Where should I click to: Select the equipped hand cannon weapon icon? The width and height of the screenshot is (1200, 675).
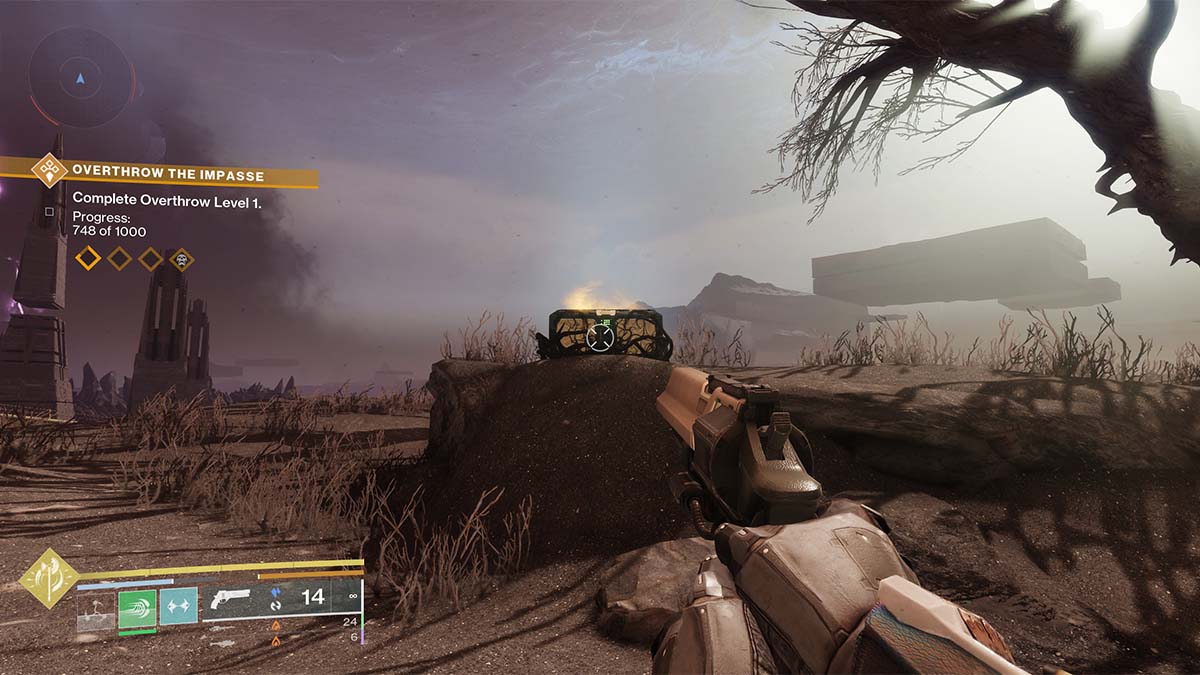230,600
